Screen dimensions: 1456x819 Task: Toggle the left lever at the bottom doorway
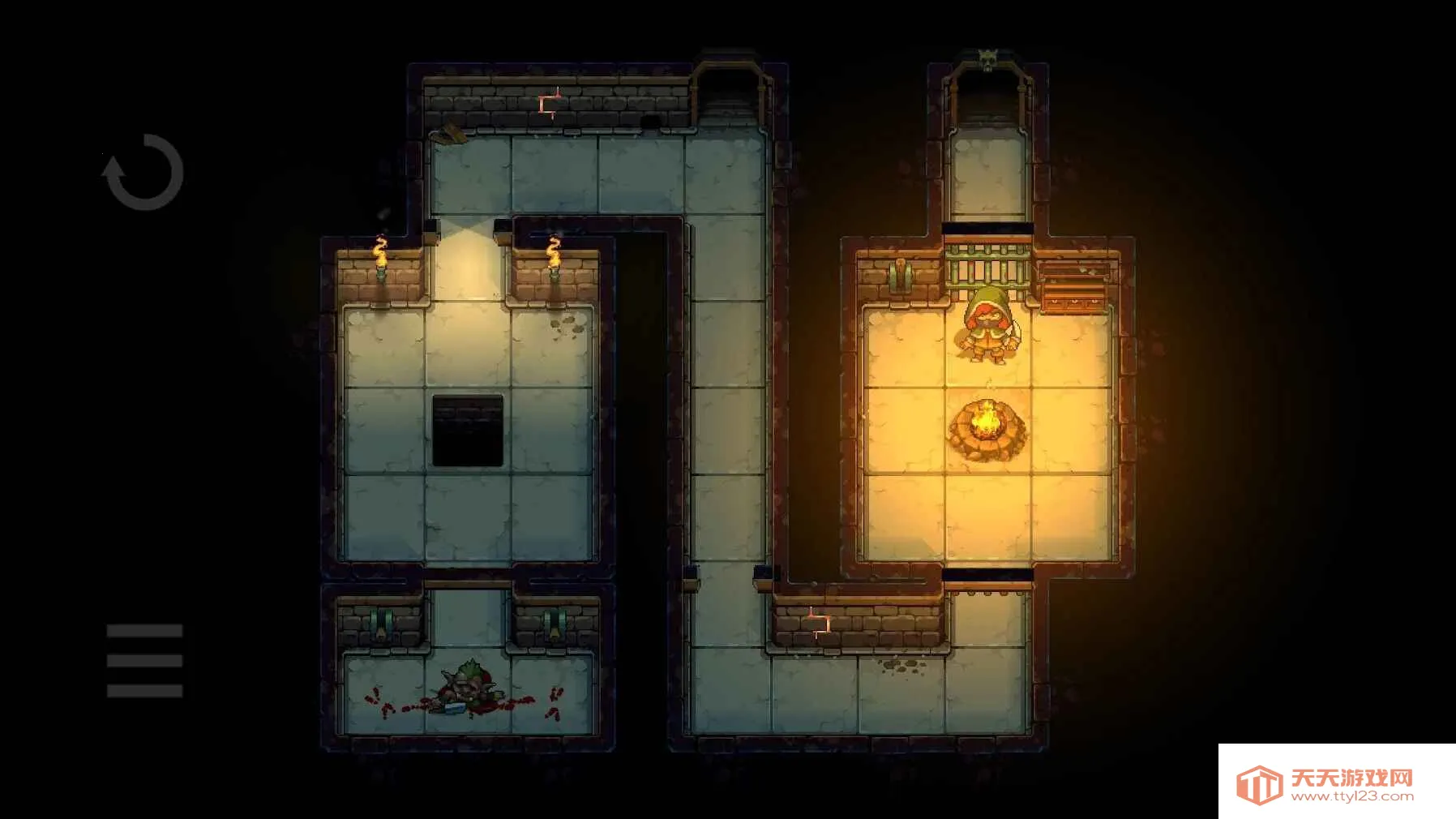(381, 623)
